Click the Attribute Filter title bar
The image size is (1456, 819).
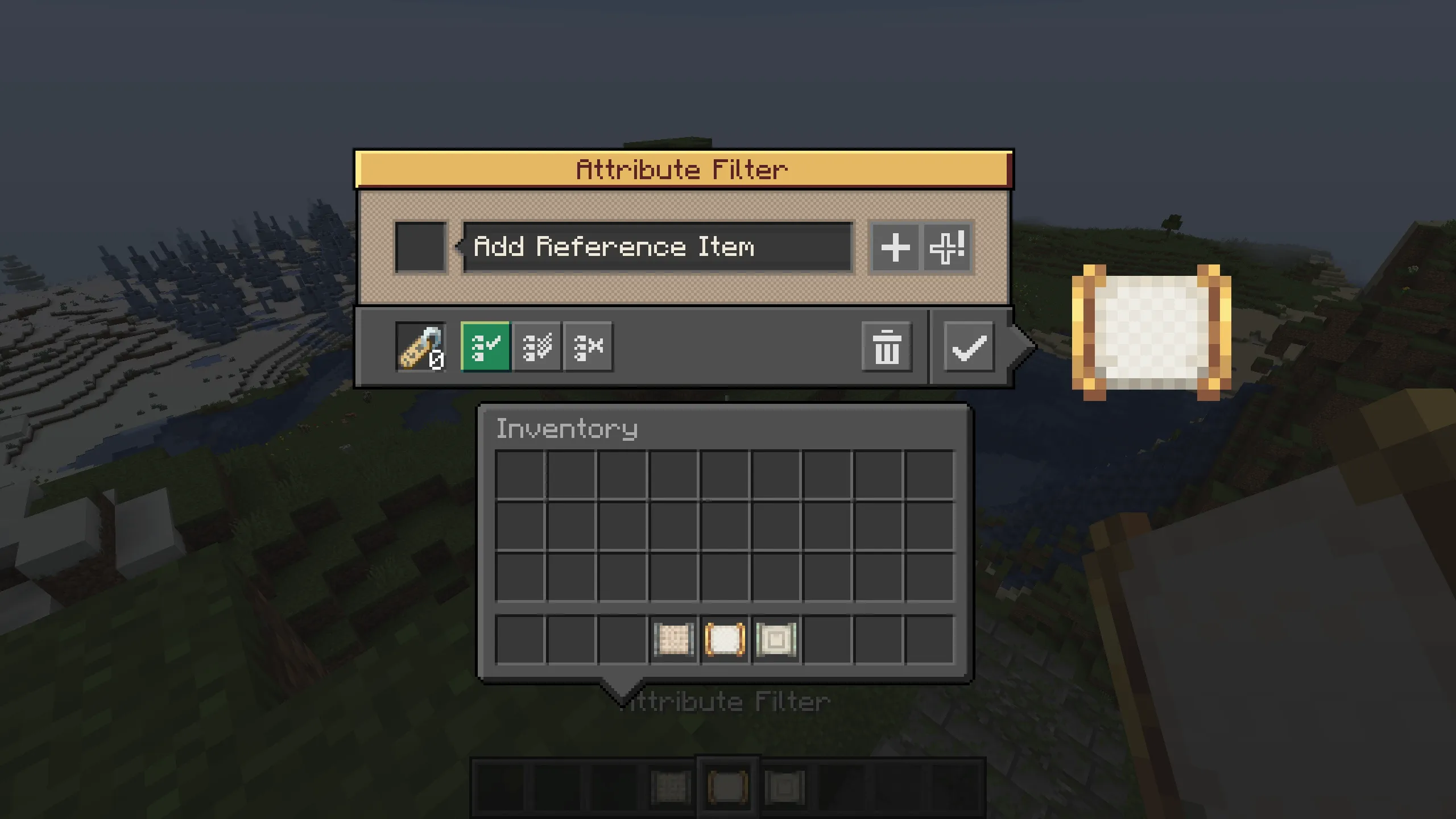(681, 168)
